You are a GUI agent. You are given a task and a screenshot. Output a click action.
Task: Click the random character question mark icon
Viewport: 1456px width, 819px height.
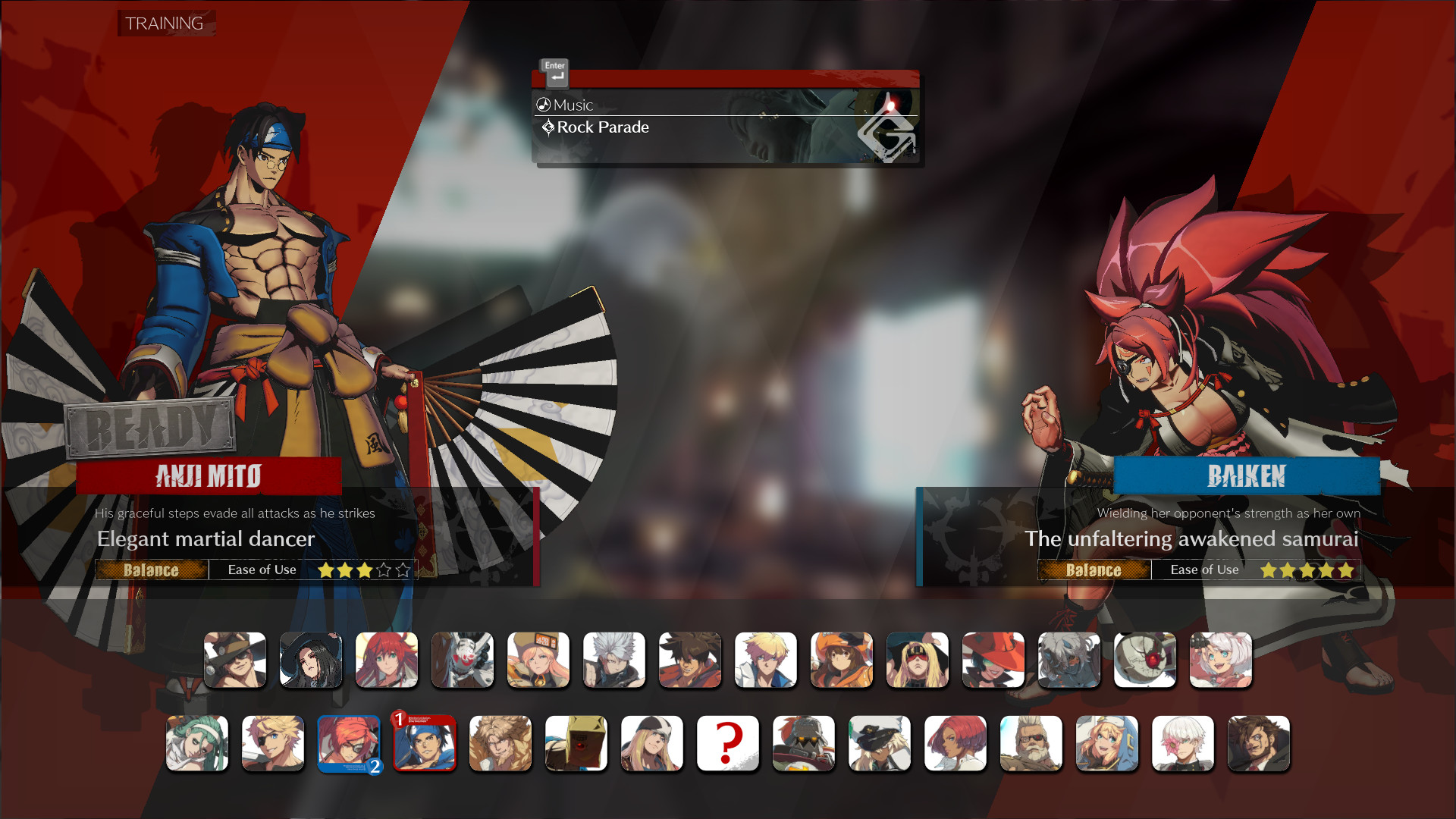coord(728,743)
